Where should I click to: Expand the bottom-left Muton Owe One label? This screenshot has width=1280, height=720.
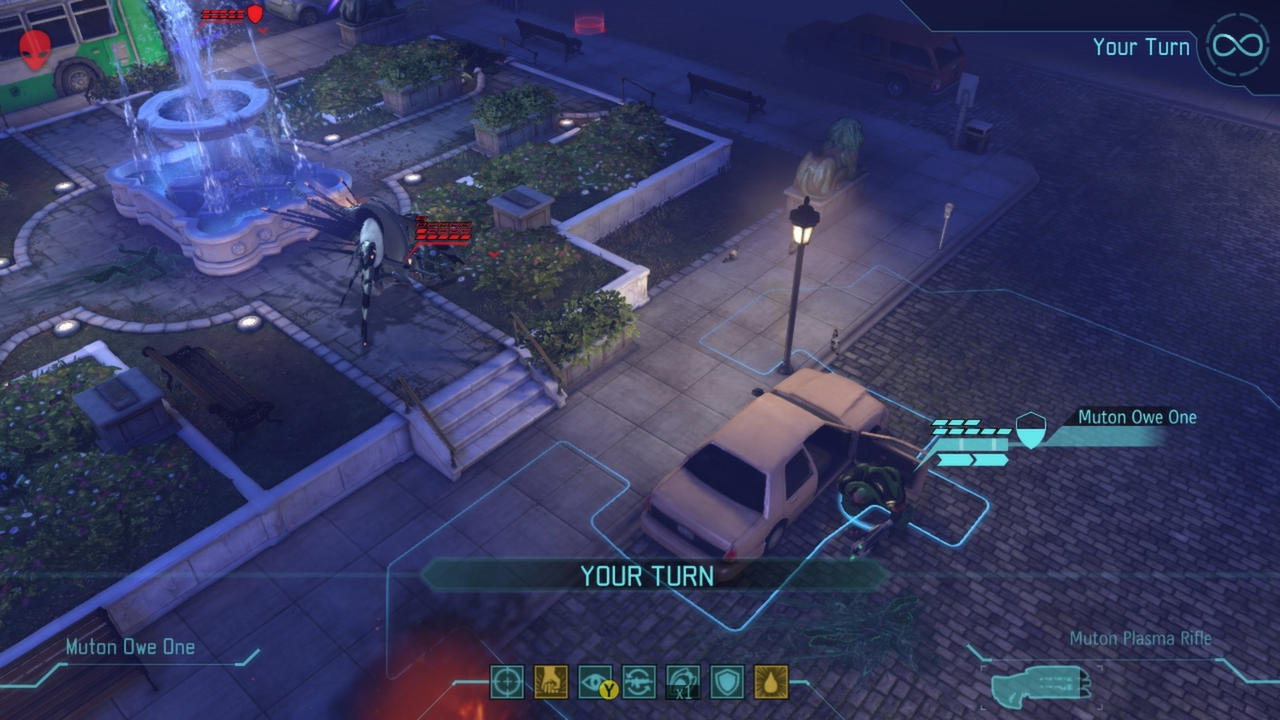pos(128,647)
